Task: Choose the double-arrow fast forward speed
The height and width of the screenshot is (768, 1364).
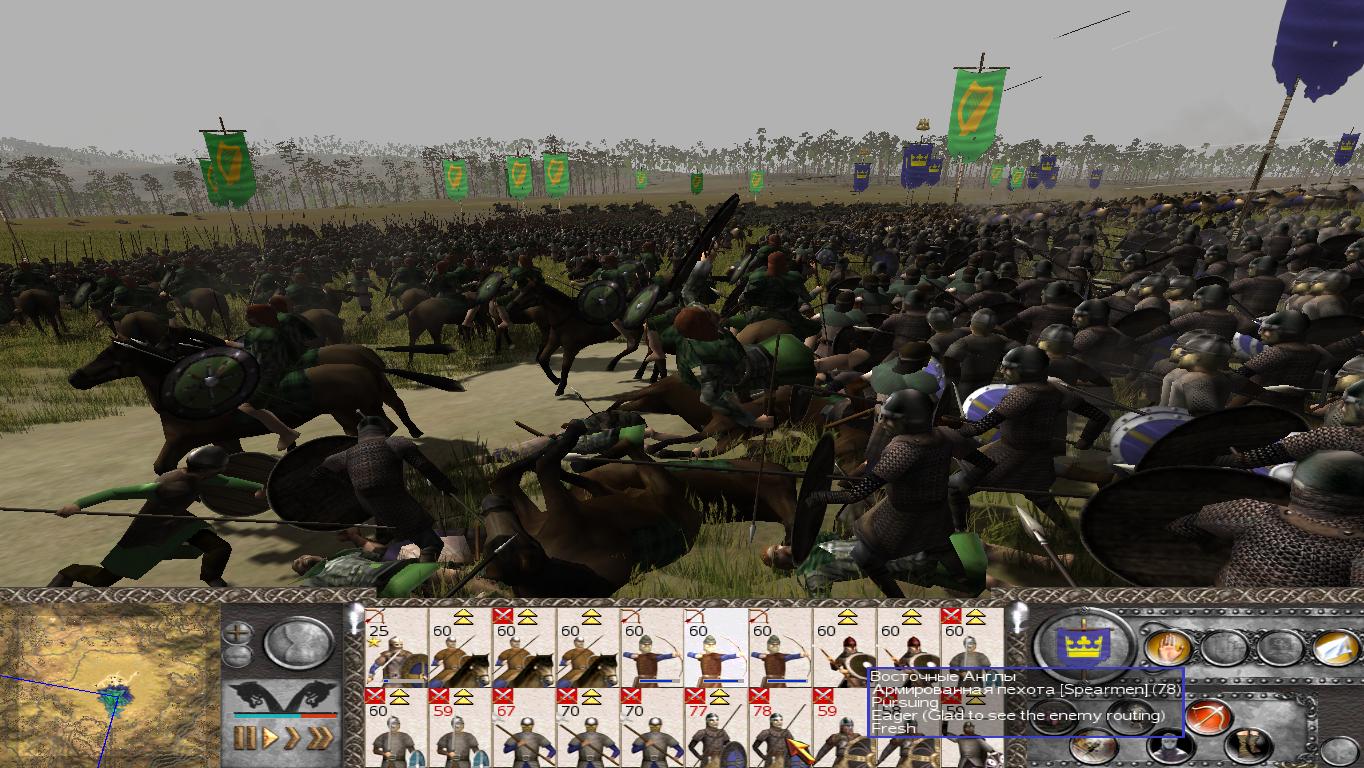Action: pos(292,739)
